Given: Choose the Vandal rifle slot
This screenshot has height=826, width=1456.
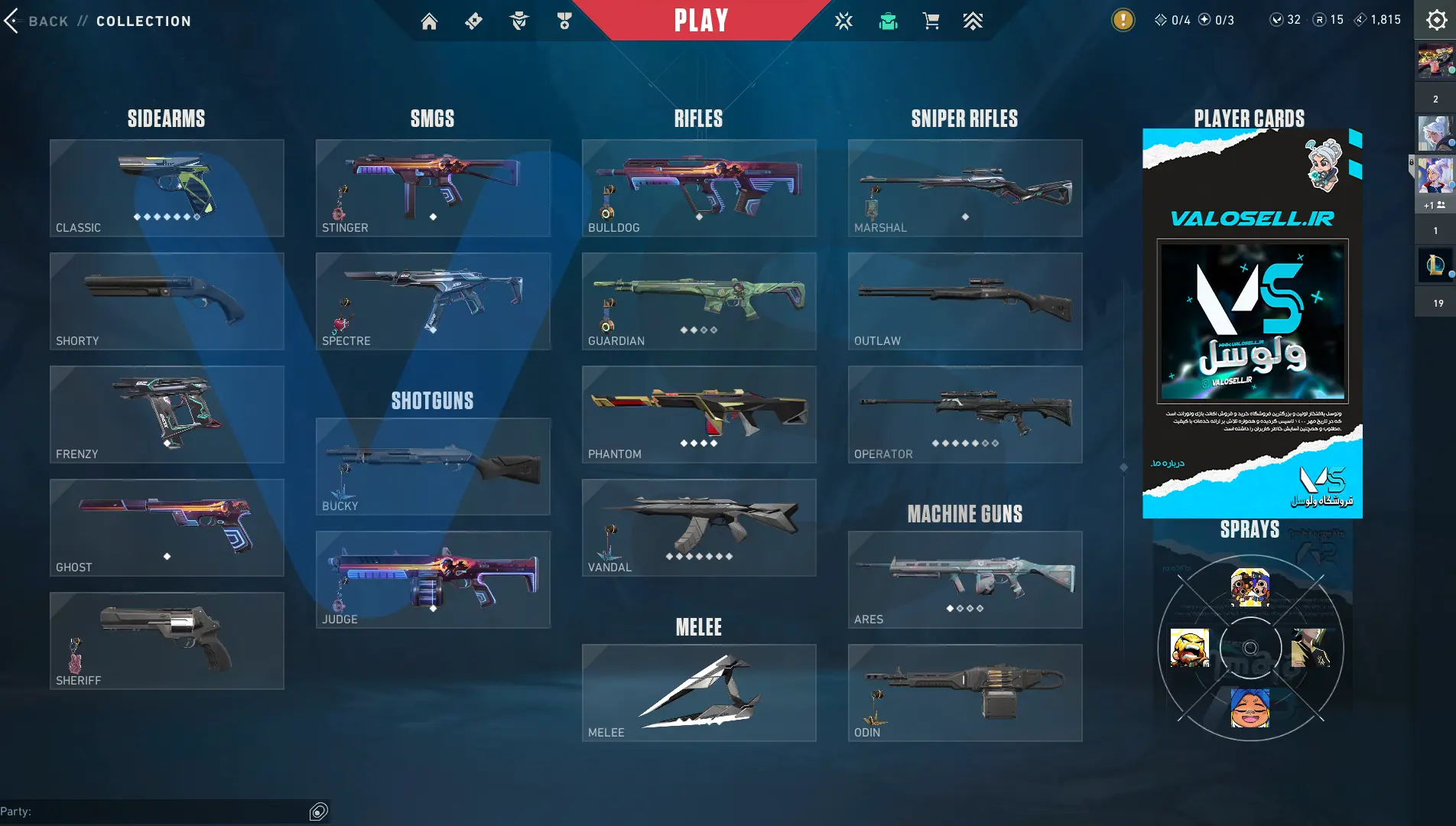Looking at the screenshot, I should [699, 528].
